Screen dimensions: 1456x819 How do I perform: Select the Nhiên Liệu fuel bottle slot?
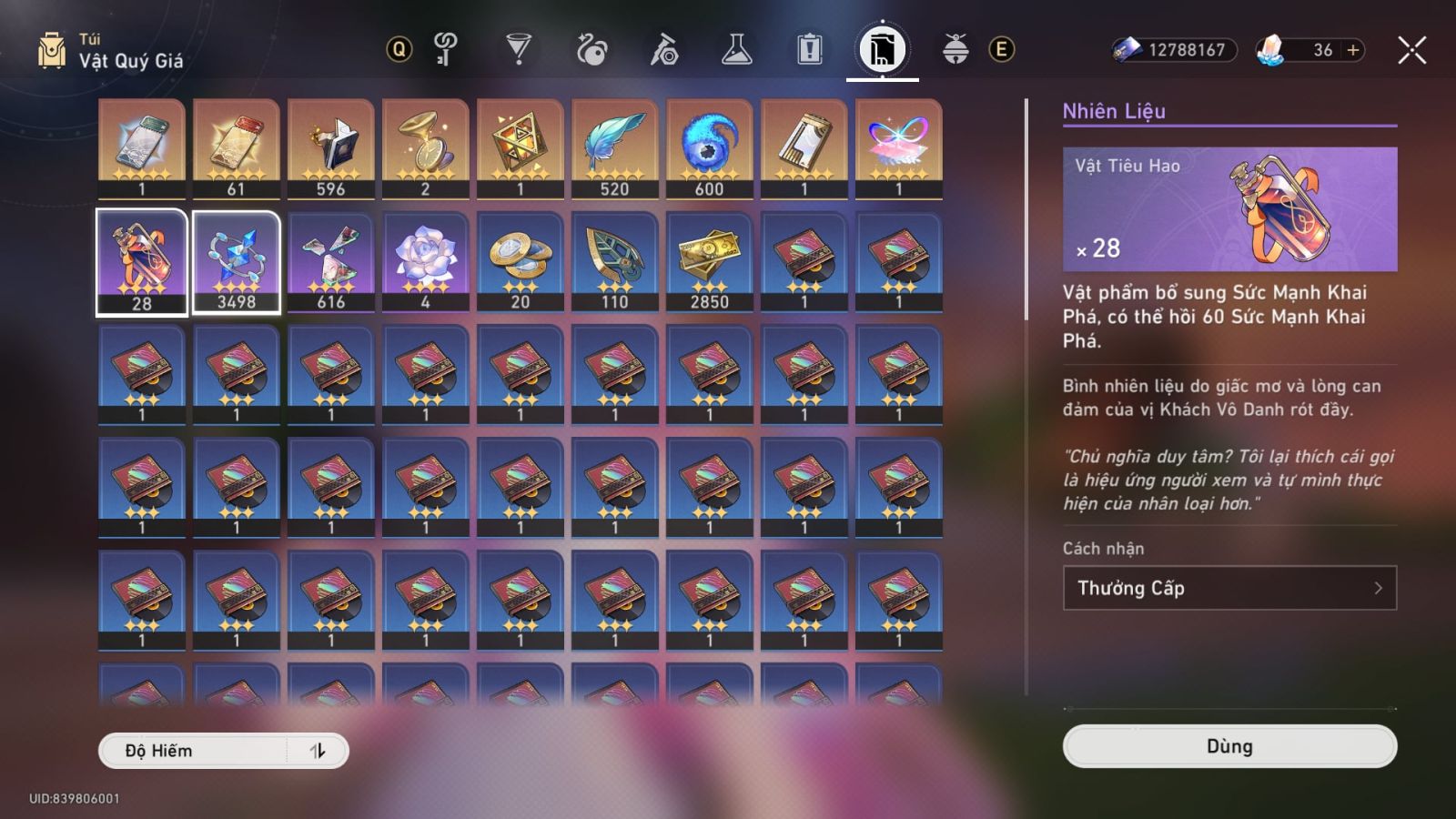click(x=142, y=262)
